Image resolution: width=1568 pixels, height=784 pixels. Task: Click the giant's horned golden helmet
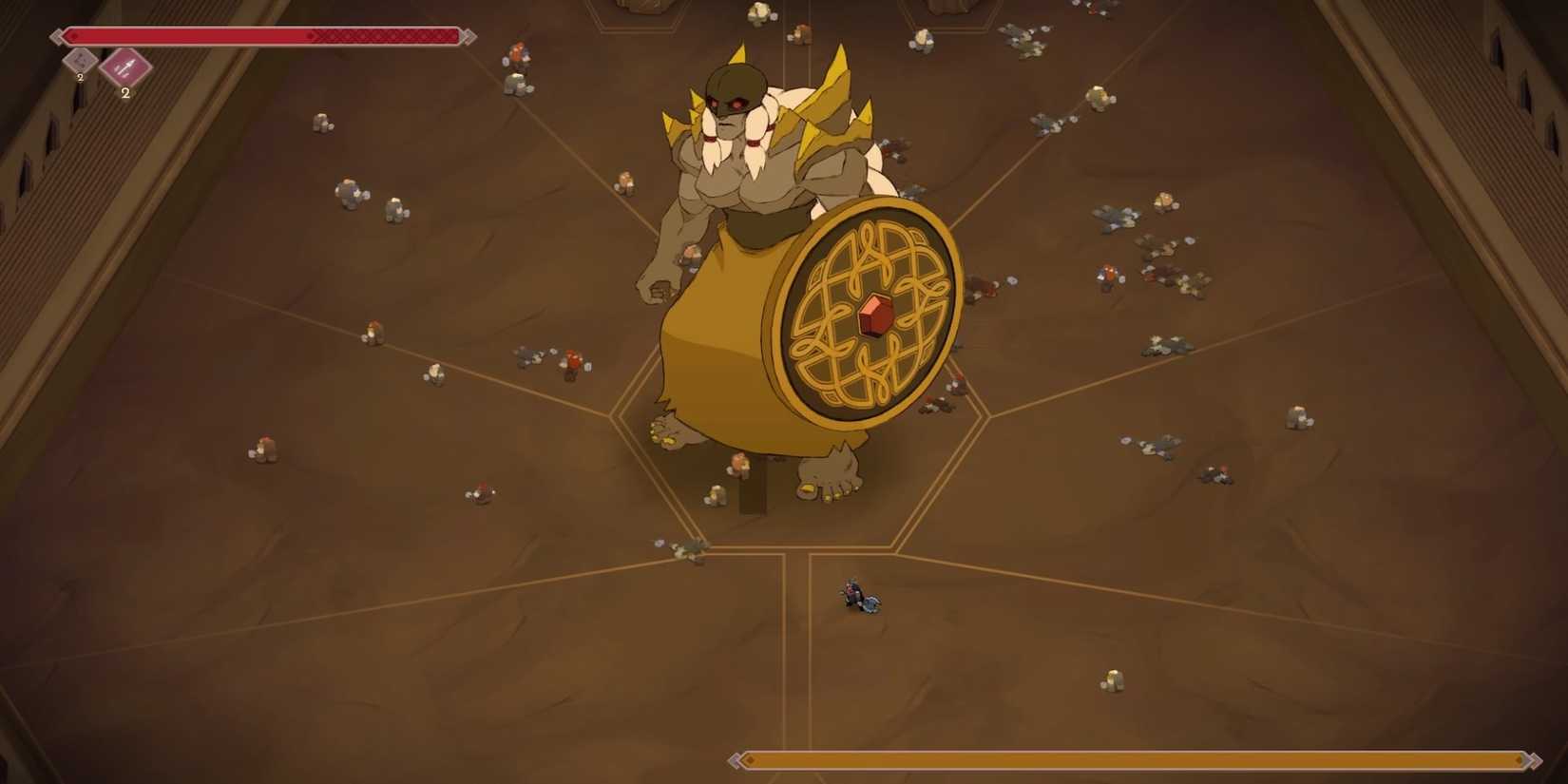[736, 86]
